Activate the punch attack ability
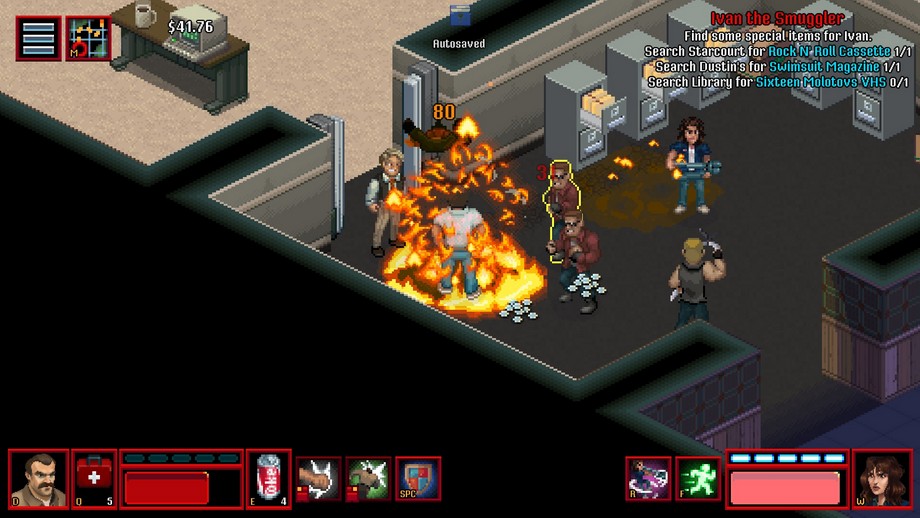The image size is (920, 518). pyautogui.click(x=318, y=478)
